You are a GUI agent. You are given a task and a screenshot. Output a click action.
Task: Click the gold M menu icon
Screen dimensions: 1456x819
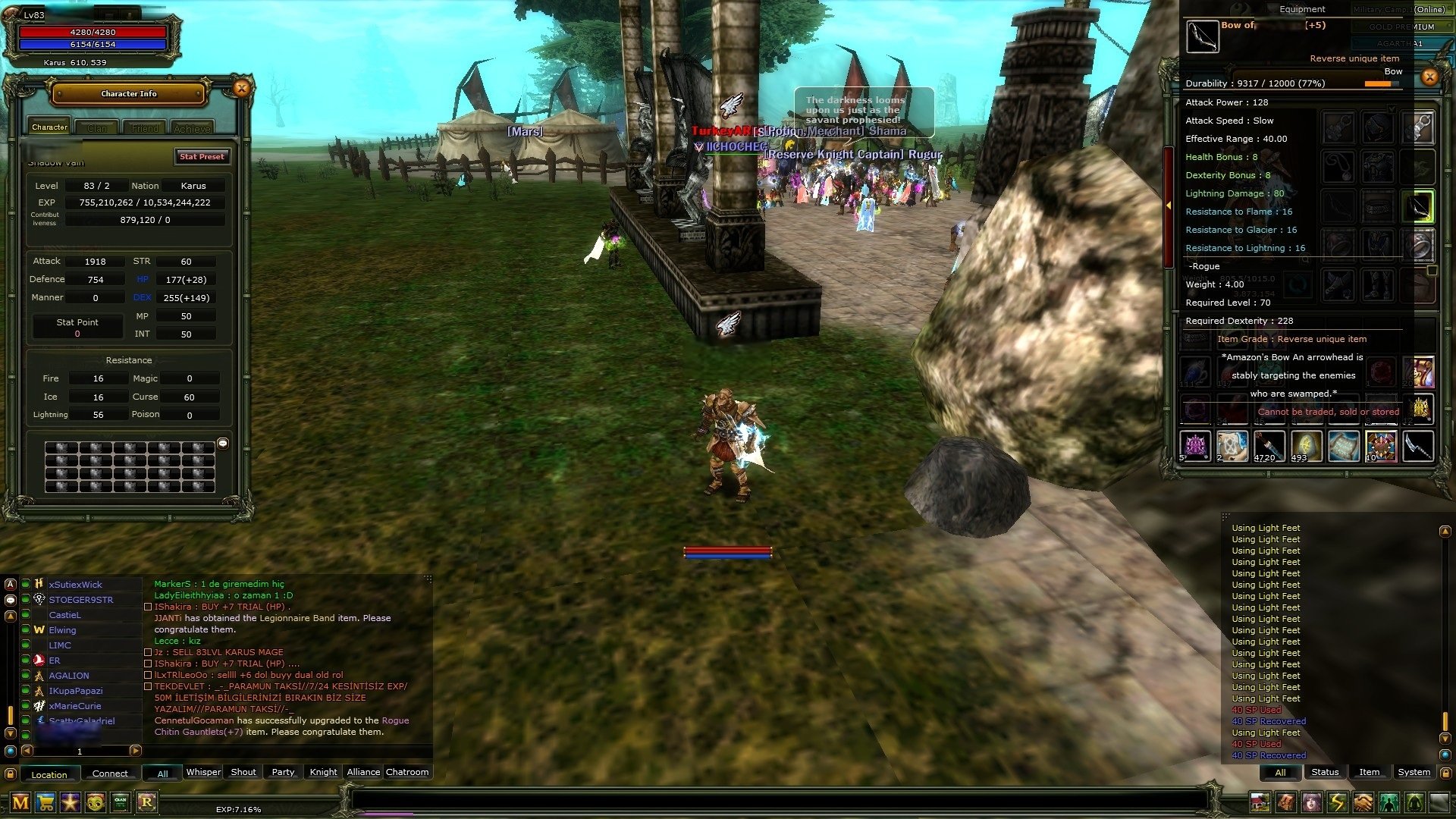click(x=20, y=802)
